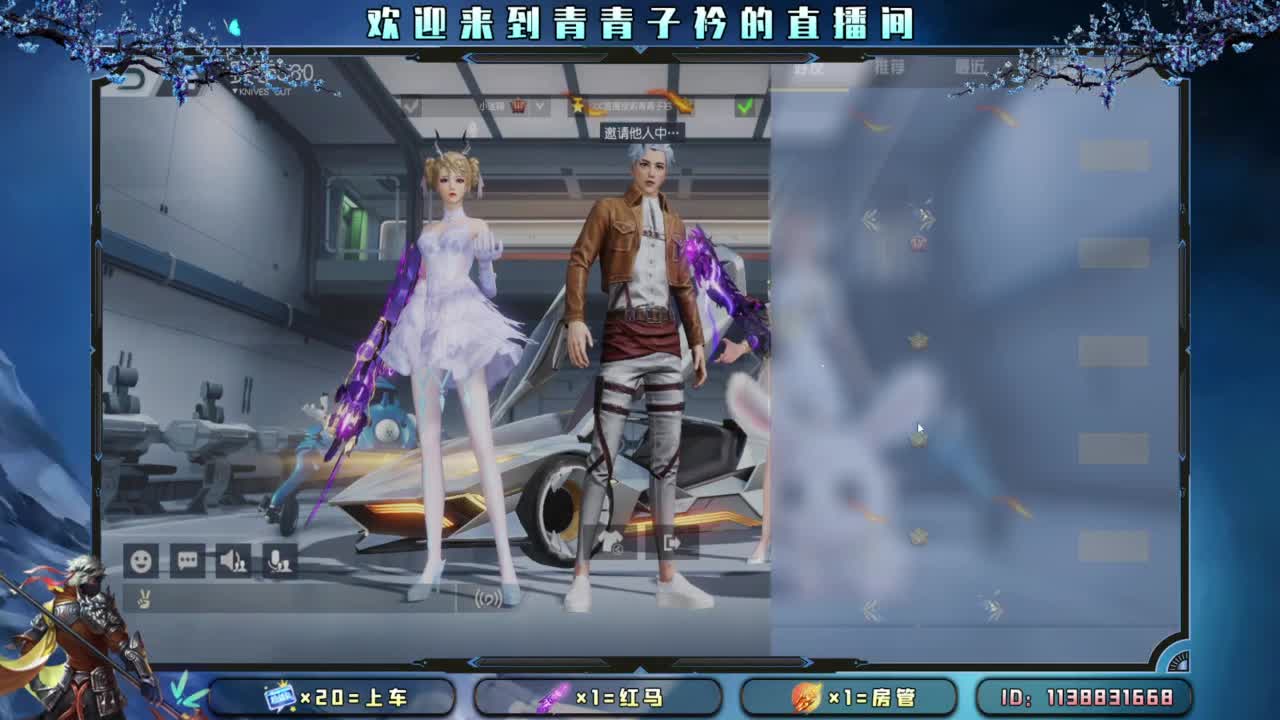Toggle the green ready checkmark
Screen dimensions: 1280x720
pyautogui.click(x=744, y=105)
